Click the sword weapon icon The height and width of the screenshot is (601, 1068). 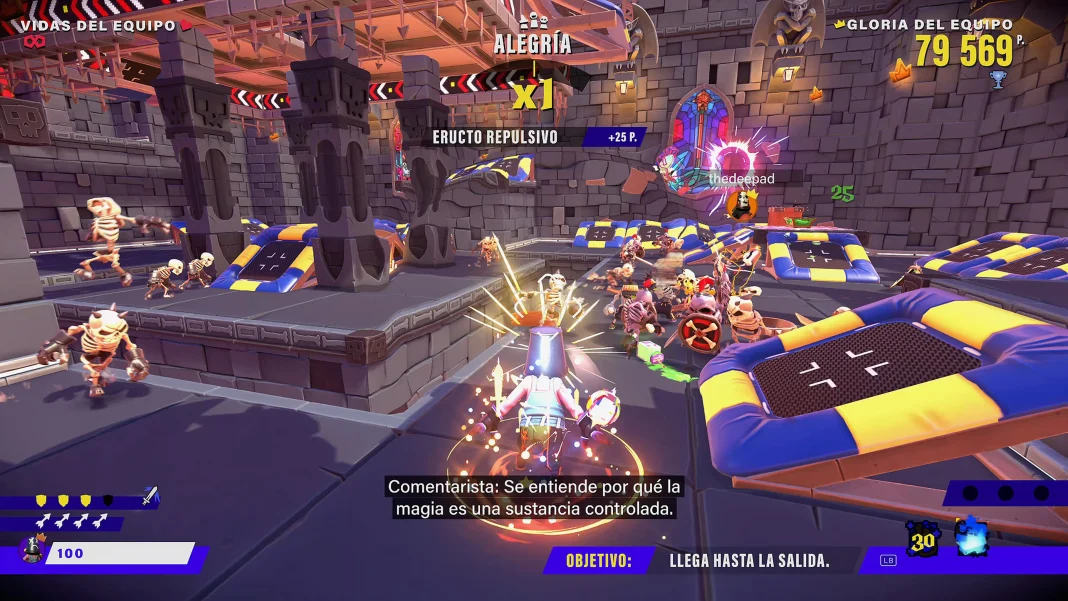coord(149,495)
